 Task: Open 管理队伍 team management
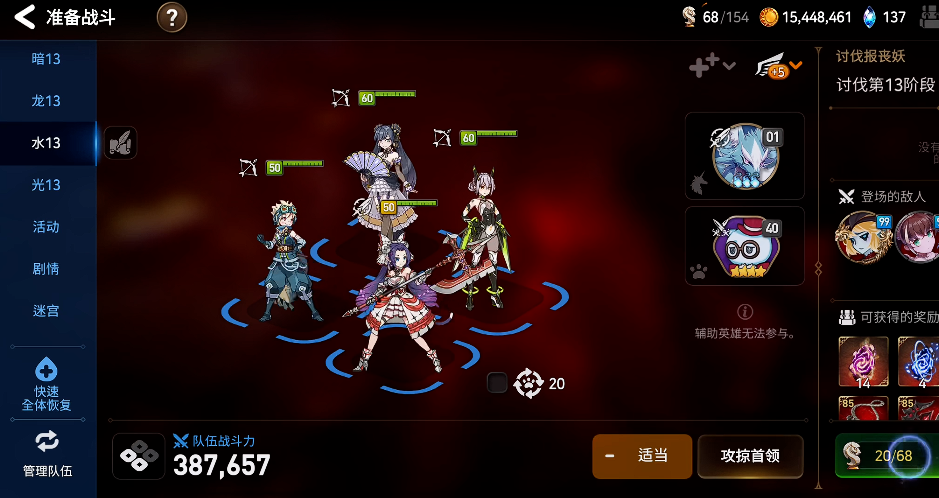47,453
